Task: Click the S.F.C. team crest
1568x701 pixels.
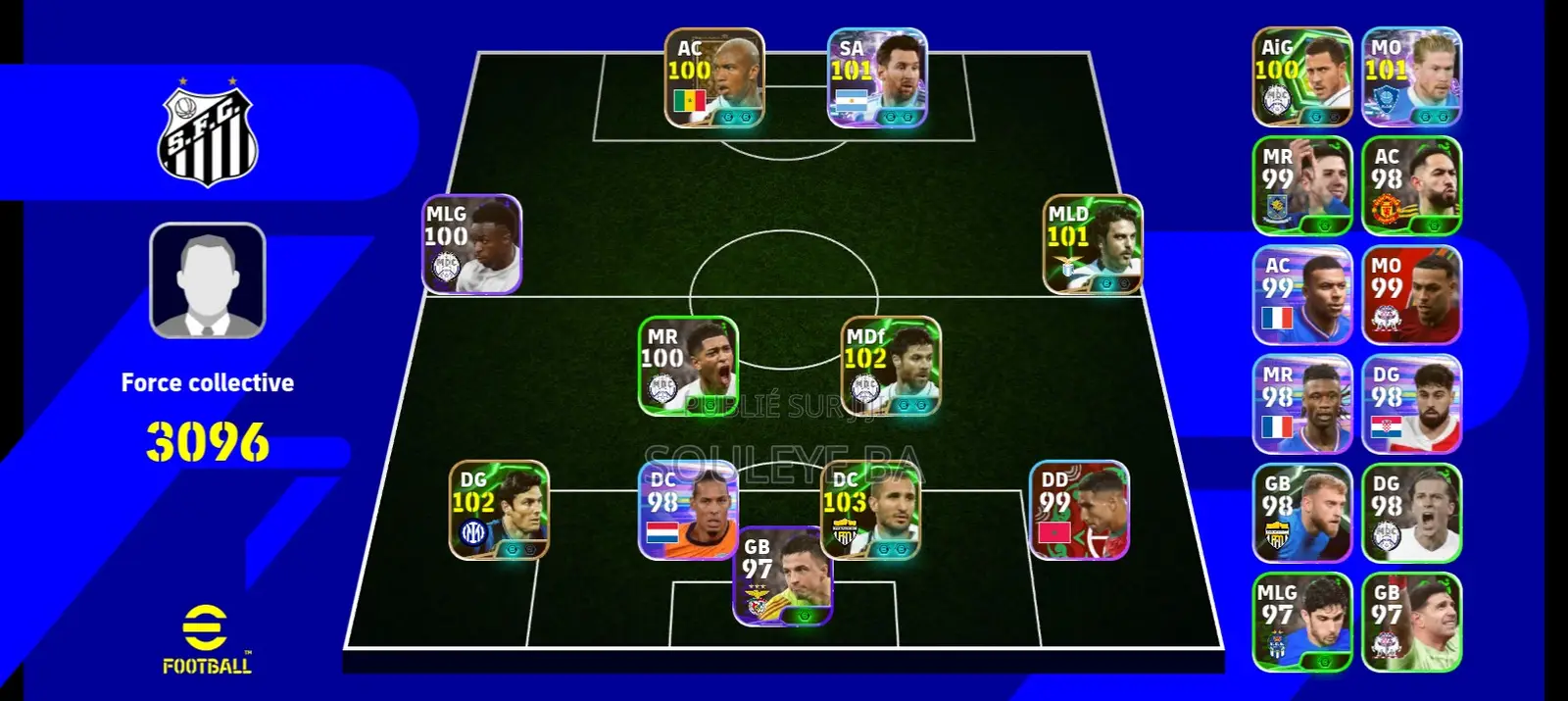Action: click(208, 135)
